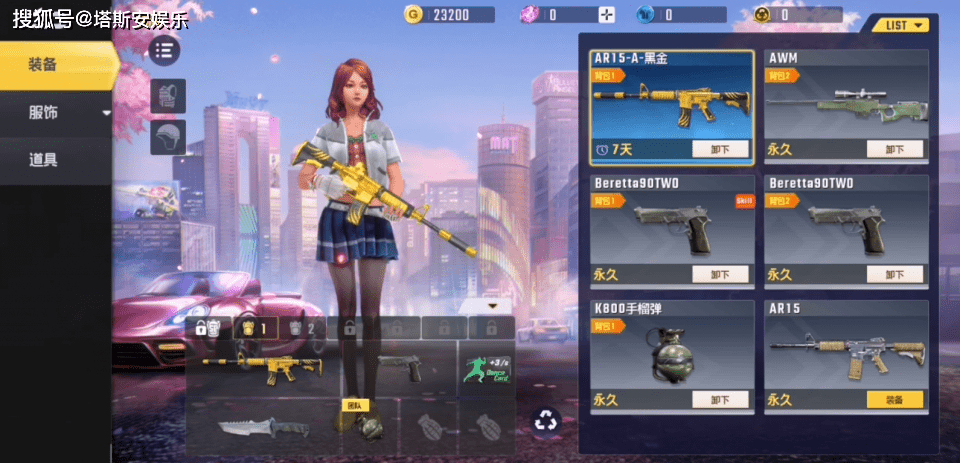Unequip the K800手榴弹 grenade with 卸下

720,400
